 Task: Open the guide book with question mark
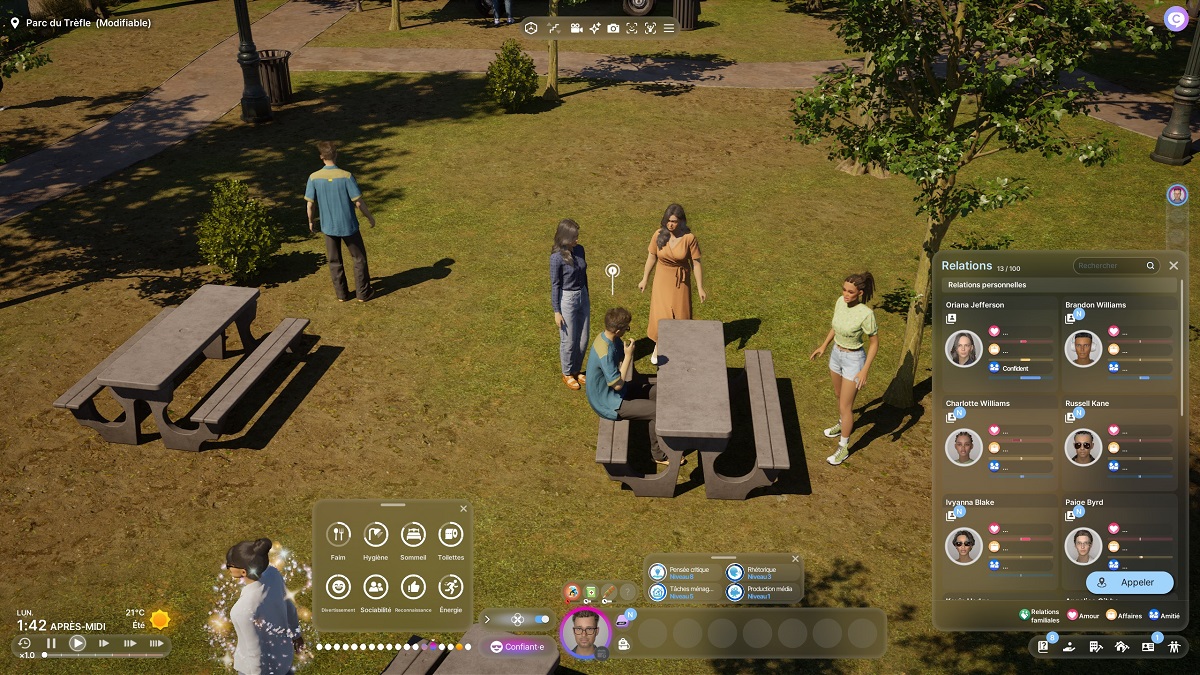click(1043, 647)
